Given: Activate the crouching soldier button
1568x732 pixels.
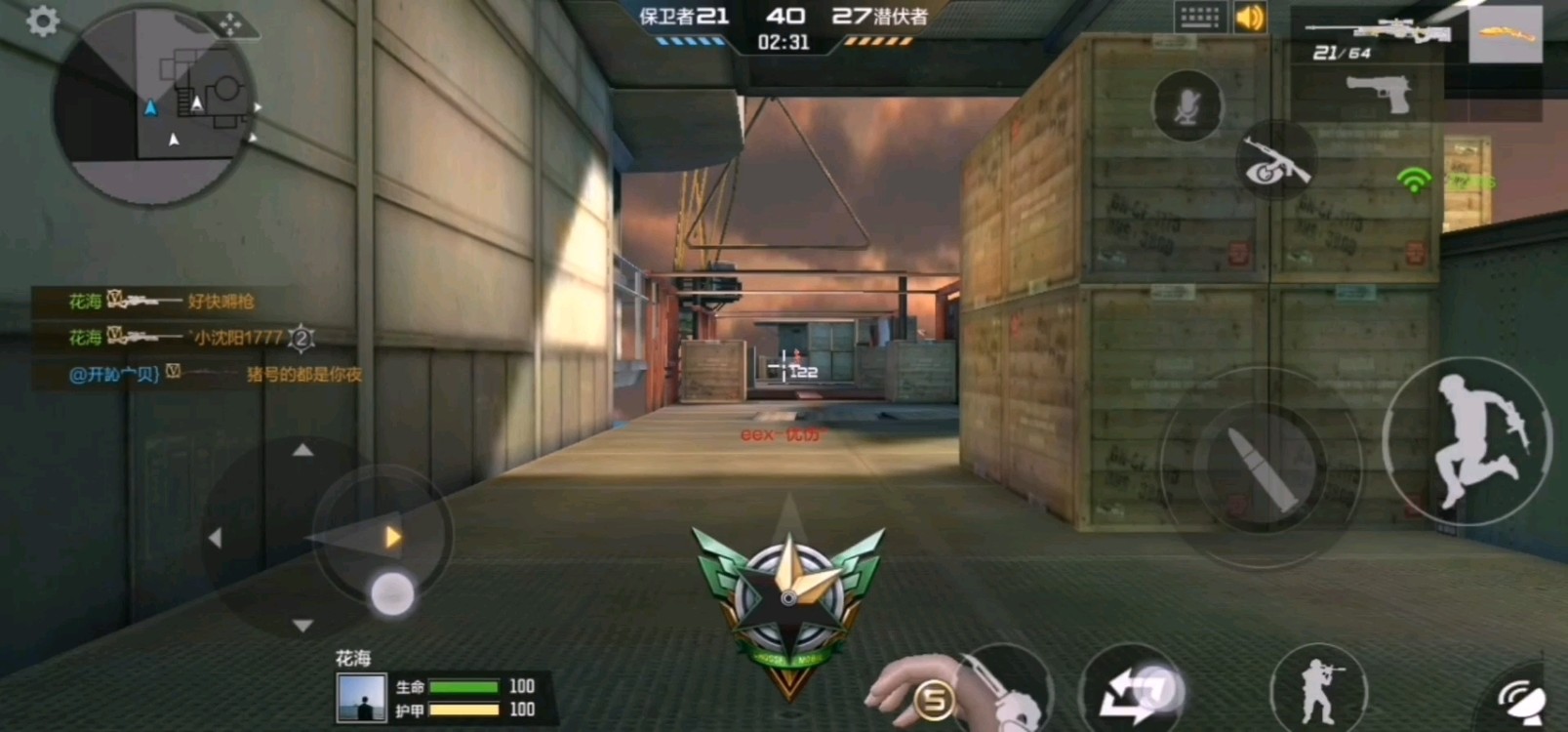Looking at the screenshot, I should [x=1319, y=684].
